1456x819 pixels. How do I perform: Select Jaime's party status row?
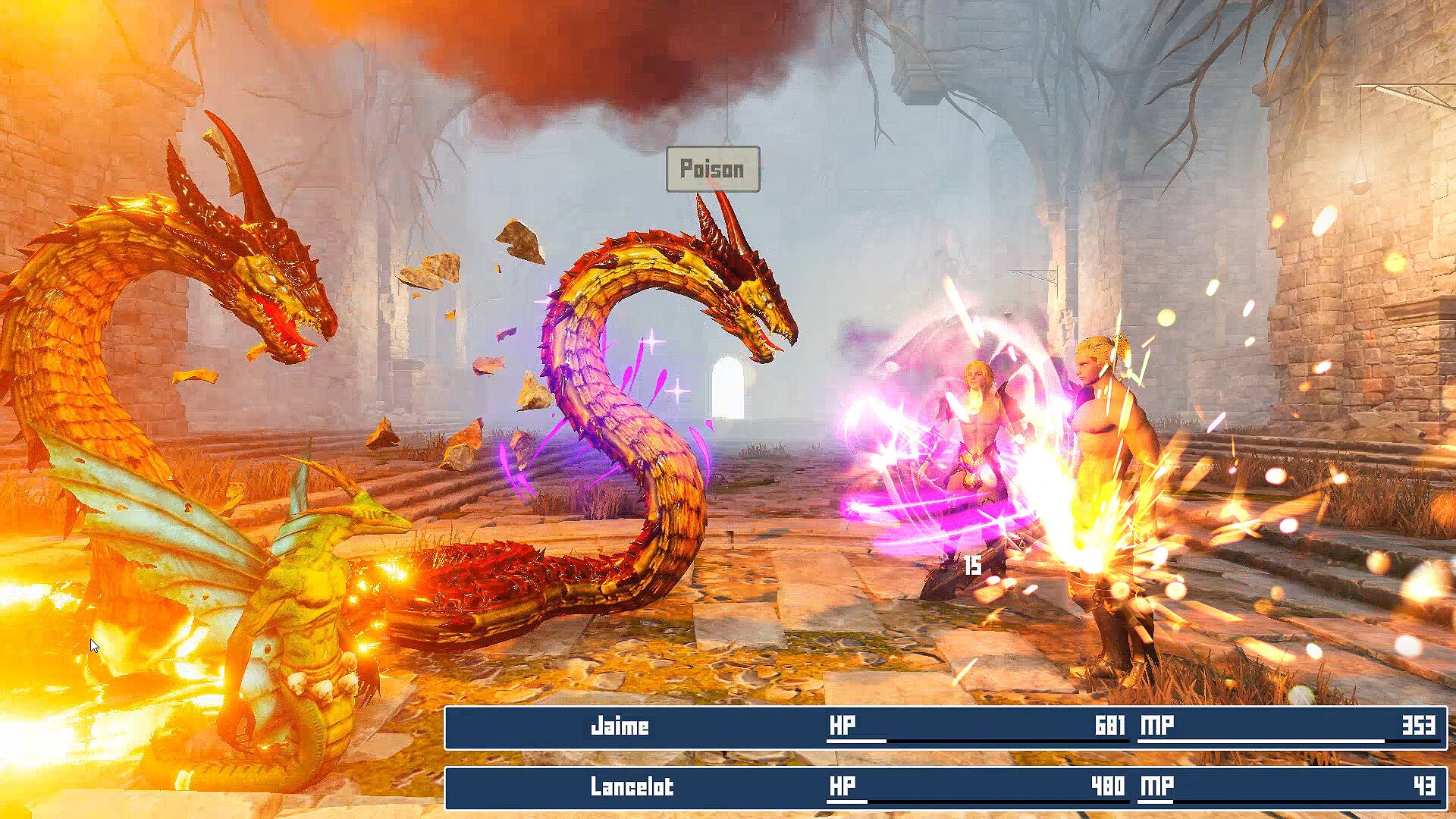tap(945, 727)
